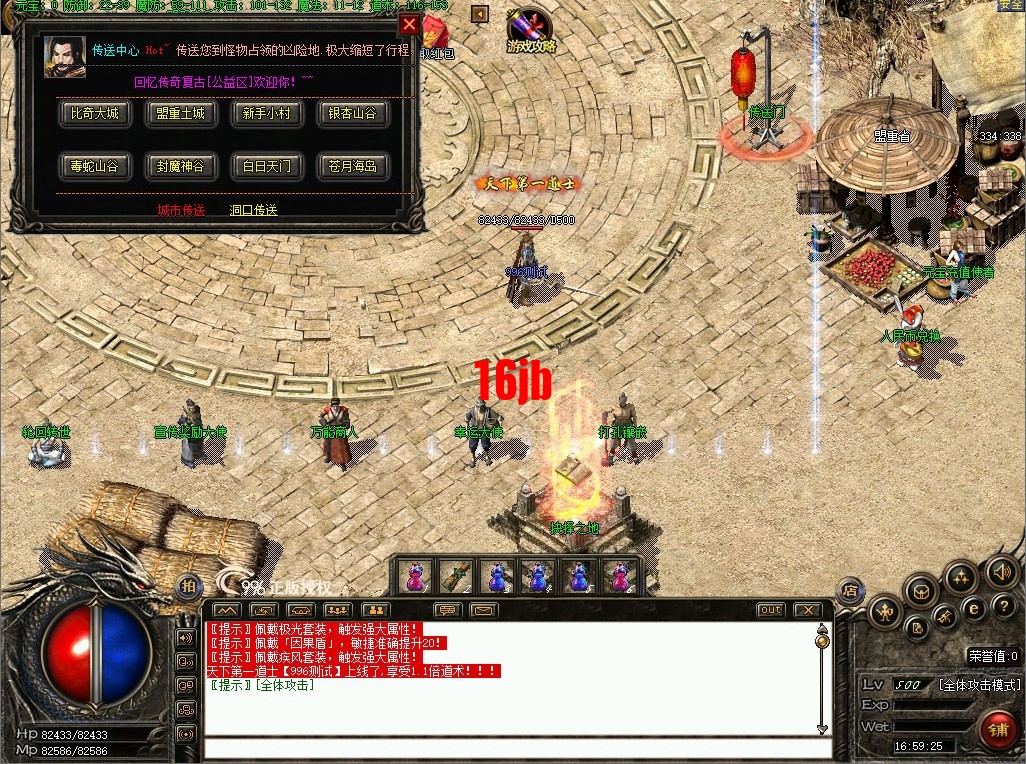
Task: Choose the 盟重土城 destination
Action: (x=181, y=114)
